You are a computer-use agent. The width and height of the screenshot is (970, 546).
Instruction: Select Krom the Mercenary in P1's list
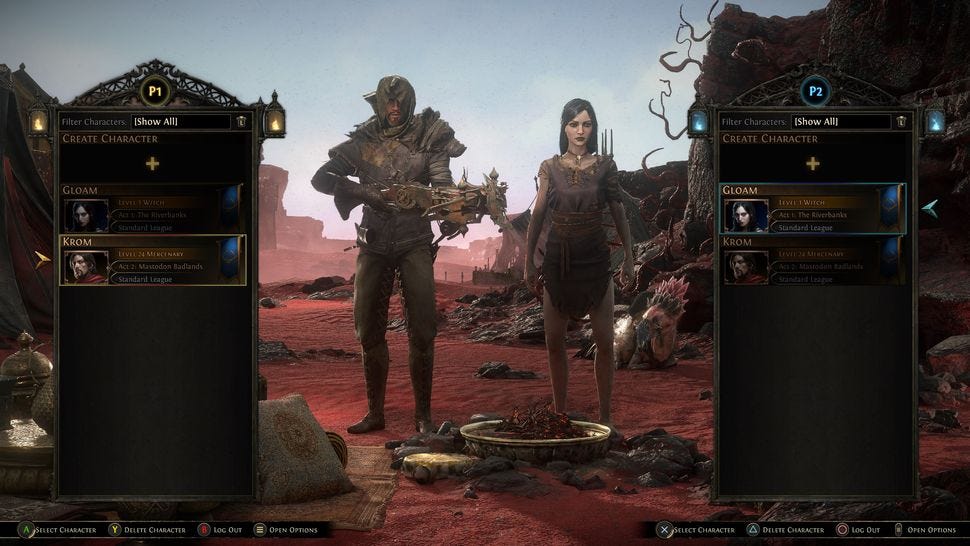(152, 261)
